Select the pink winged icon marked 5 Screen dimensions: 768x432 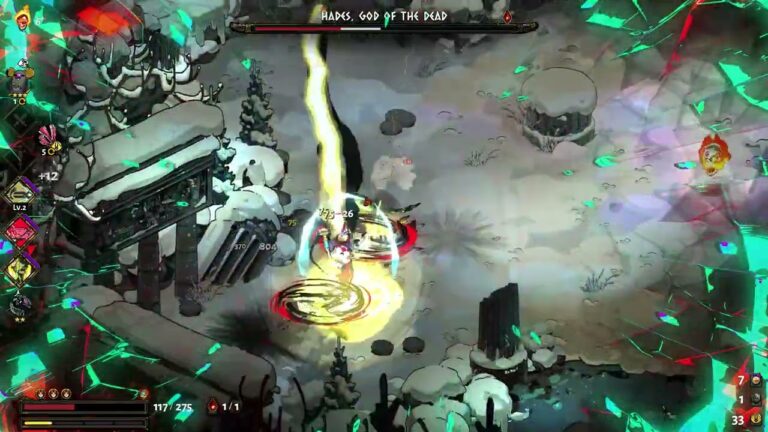pos(45,139)
